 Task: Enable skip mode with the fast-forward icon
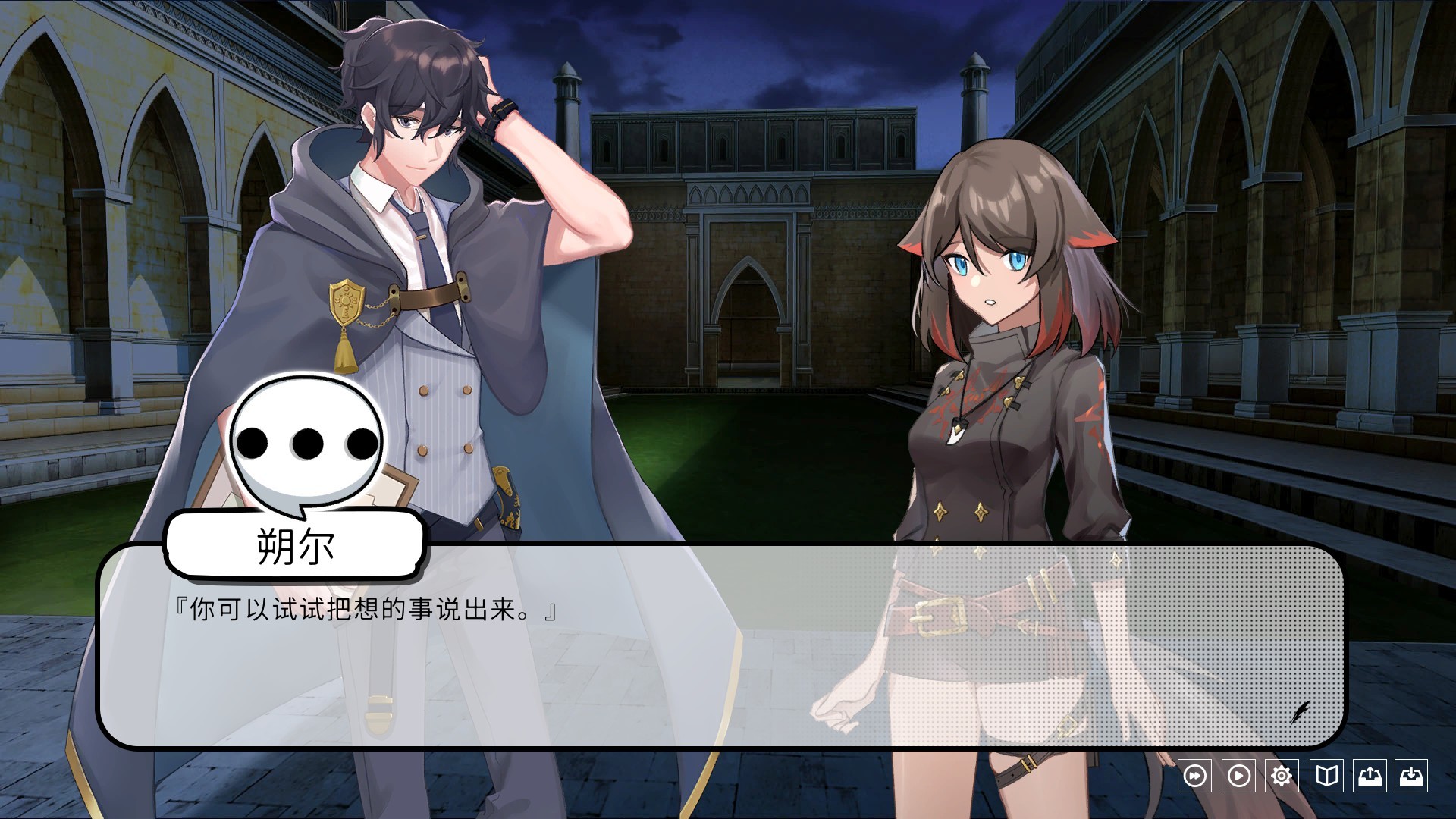click(x=1195, y=776)
